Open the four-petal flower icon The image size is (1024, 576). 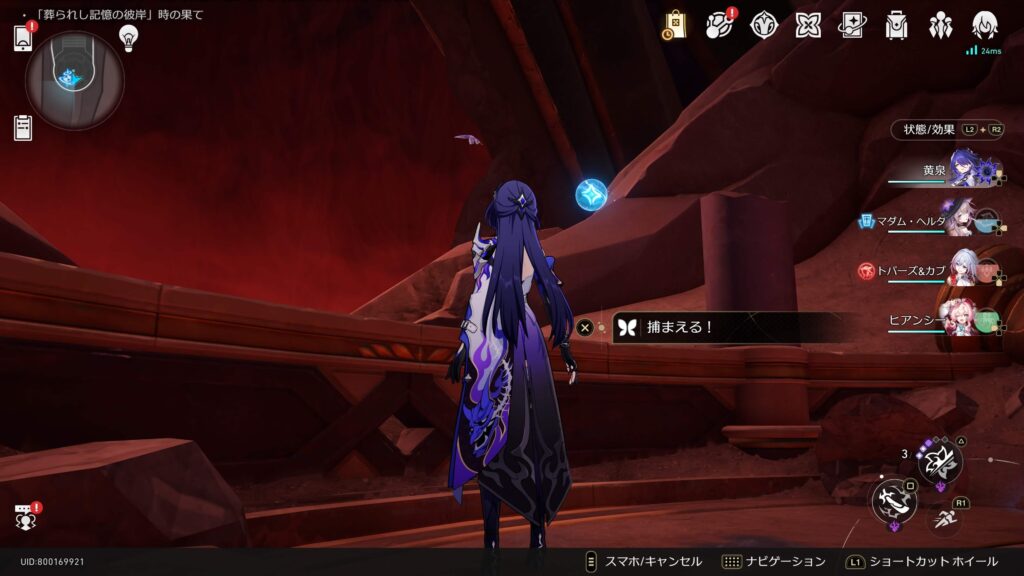pos(808,25)
